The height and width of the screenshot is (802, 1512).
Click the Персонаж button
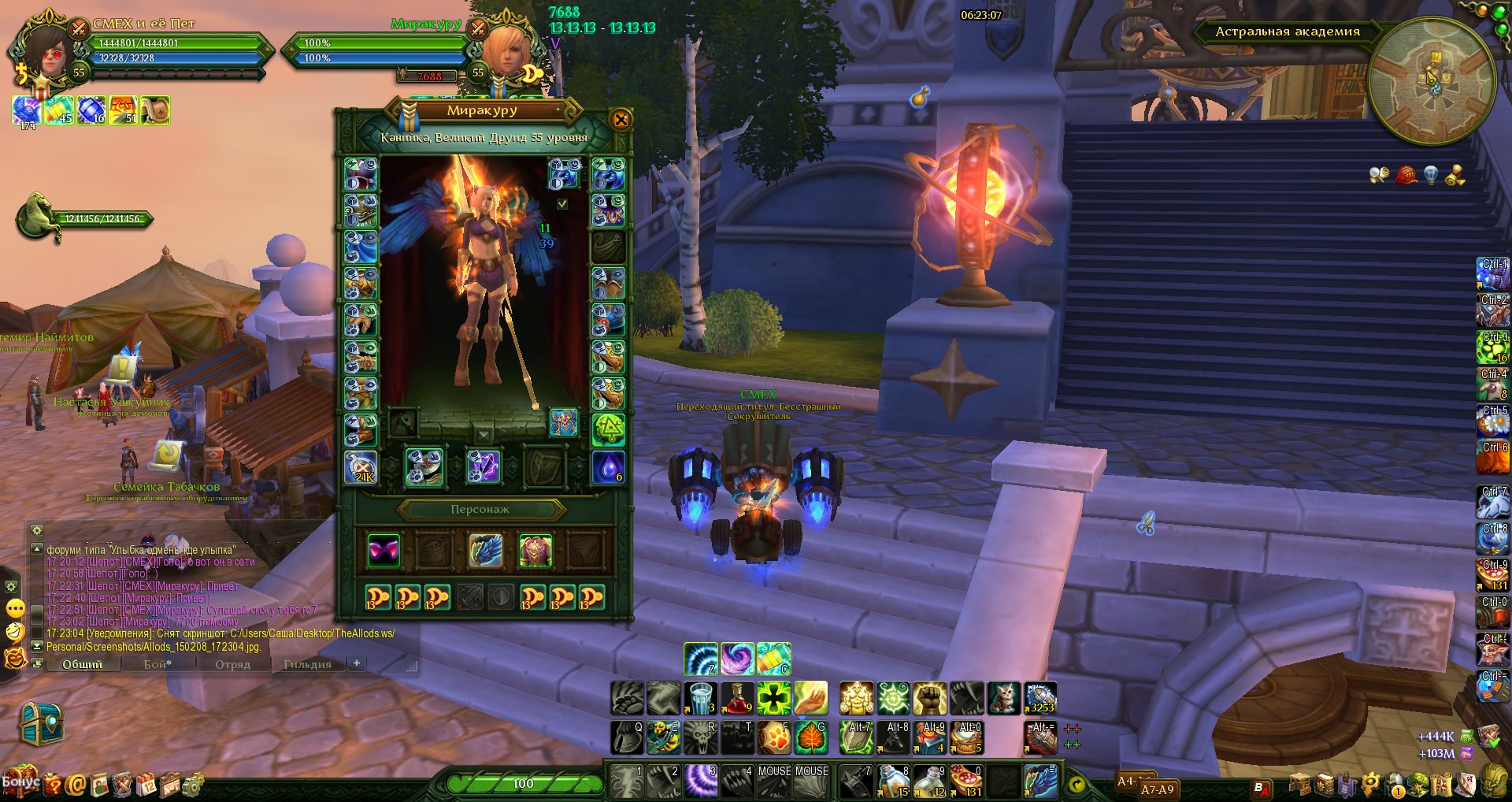coord(480,510)
